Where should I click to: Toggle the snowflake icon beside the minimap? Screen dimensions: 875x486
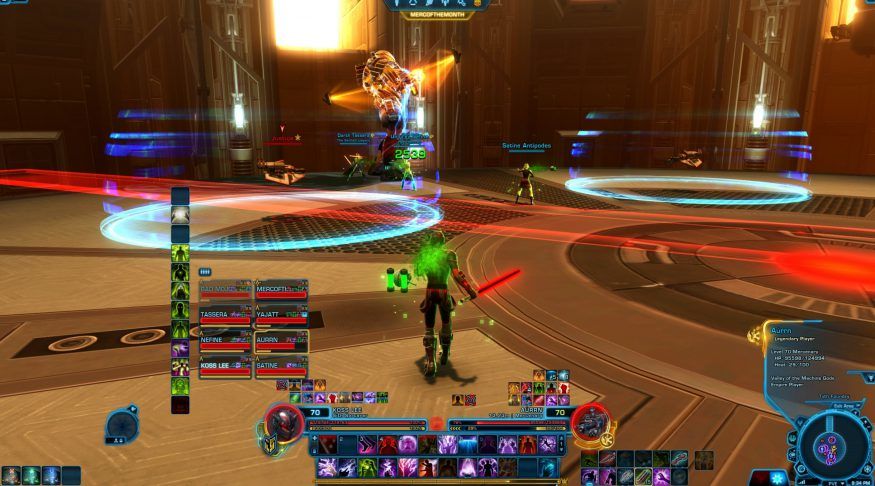point(777,478)
